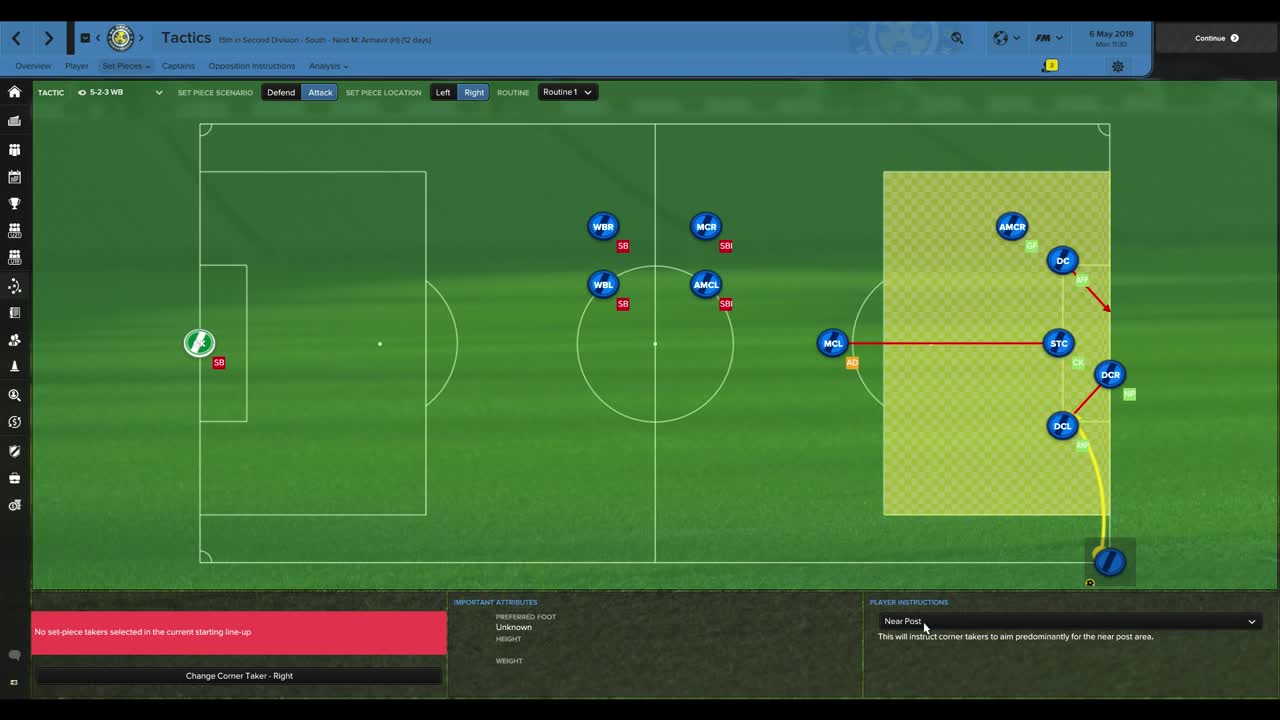Viewport: 1280px width, 720px height.
Task: Open the Opposition Instructions tab
Action: [x=251, y=66]
